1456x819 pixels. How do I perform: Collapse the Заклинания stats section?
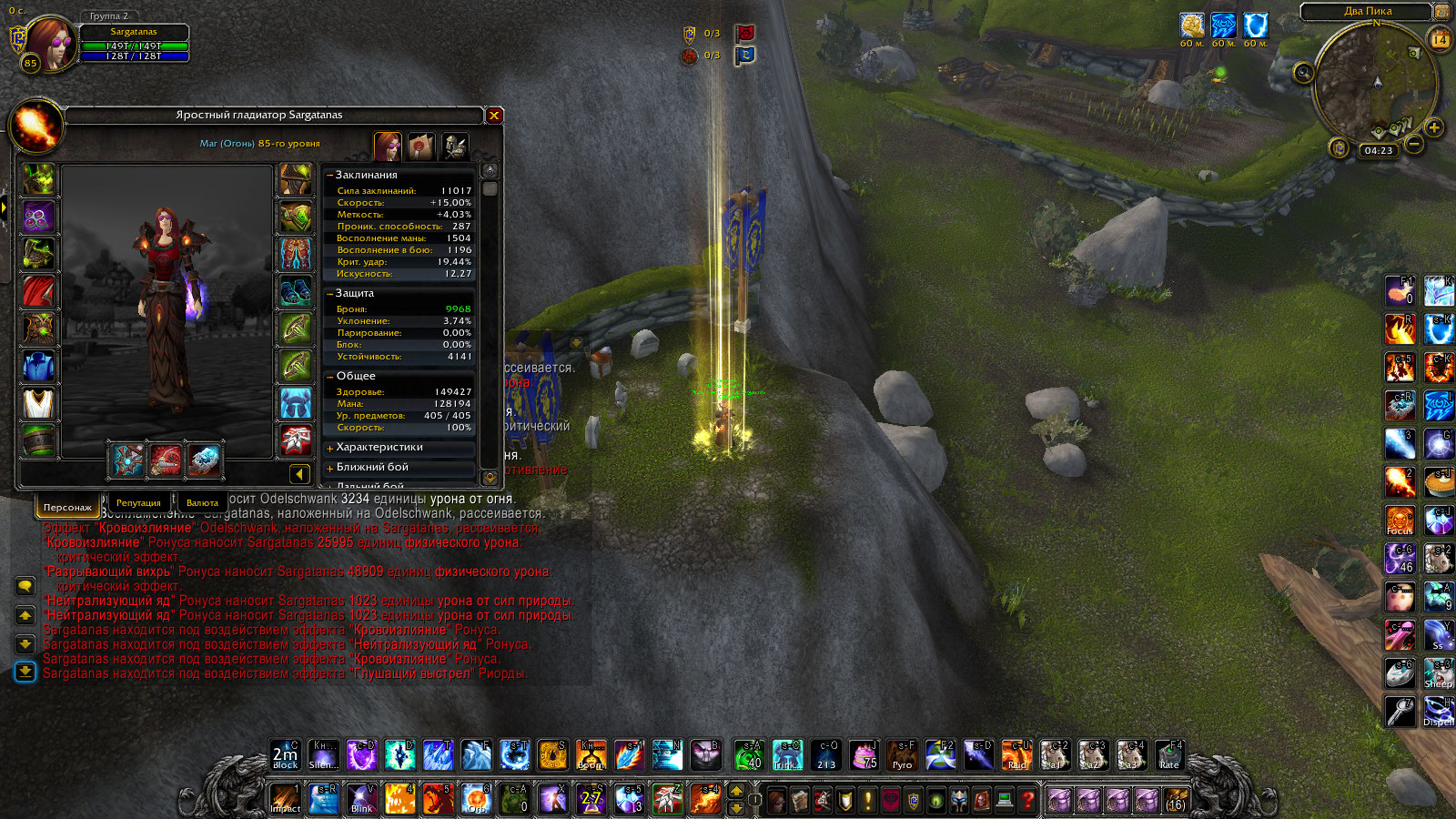point(329,175)
